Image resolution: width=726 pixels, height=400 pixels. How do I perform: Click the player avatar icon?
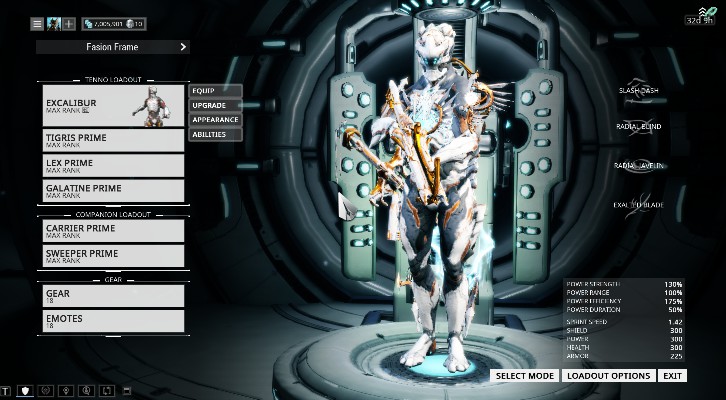(53, 23)
